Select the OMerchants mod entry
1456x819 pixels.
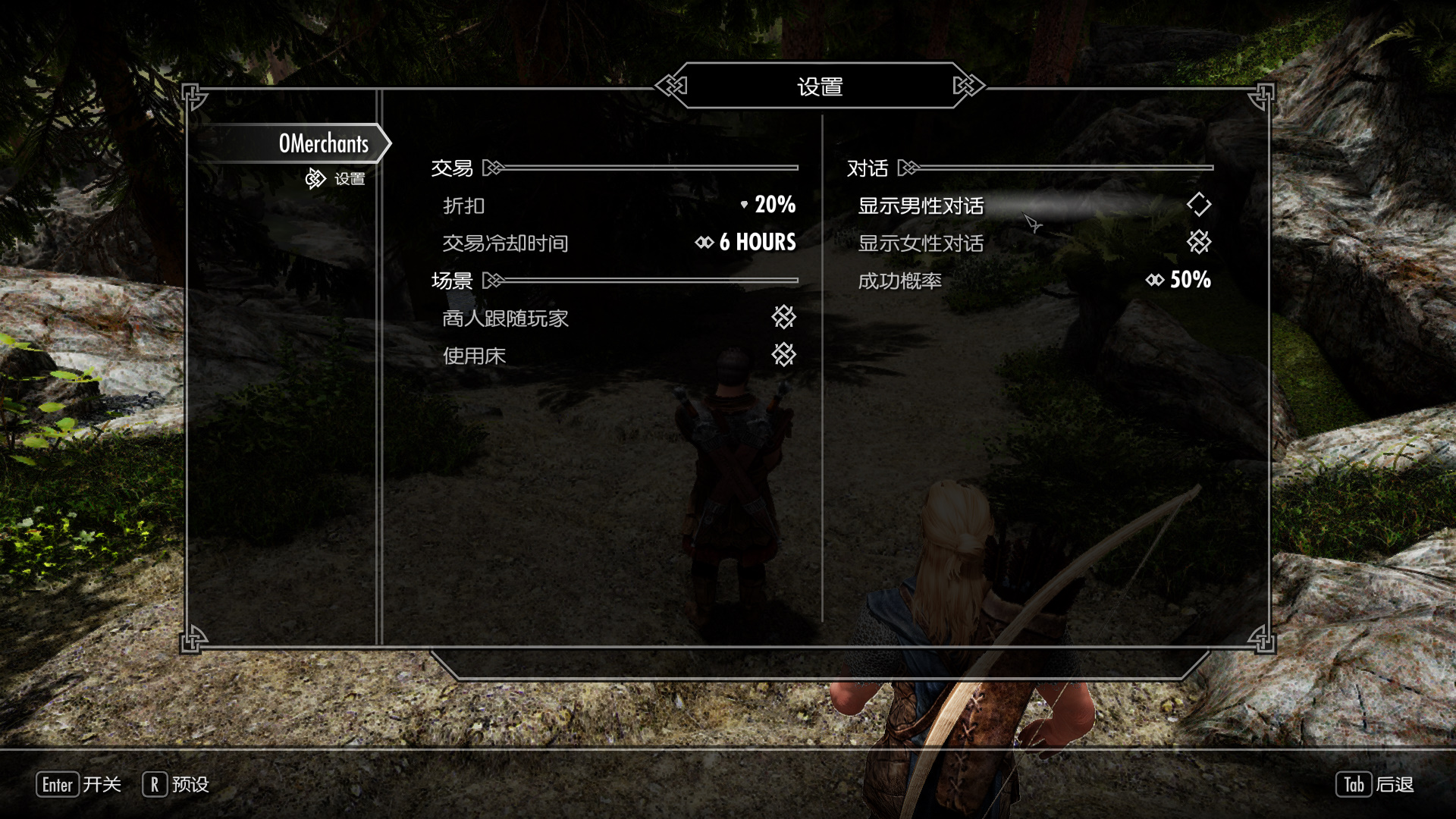pos(323,143)
